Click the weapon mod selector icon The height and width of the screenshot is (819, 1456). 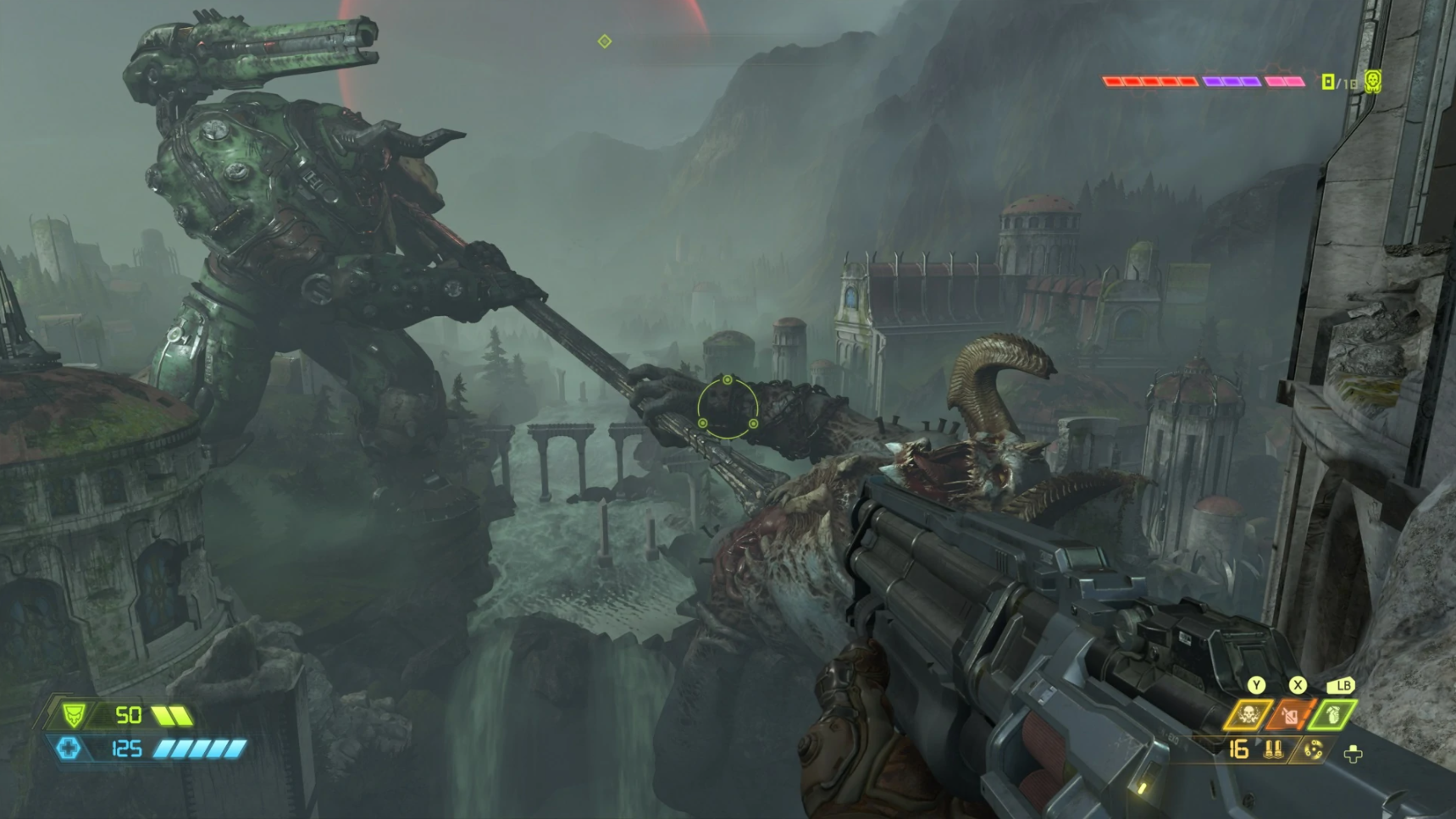click(x=1313, y=750)
